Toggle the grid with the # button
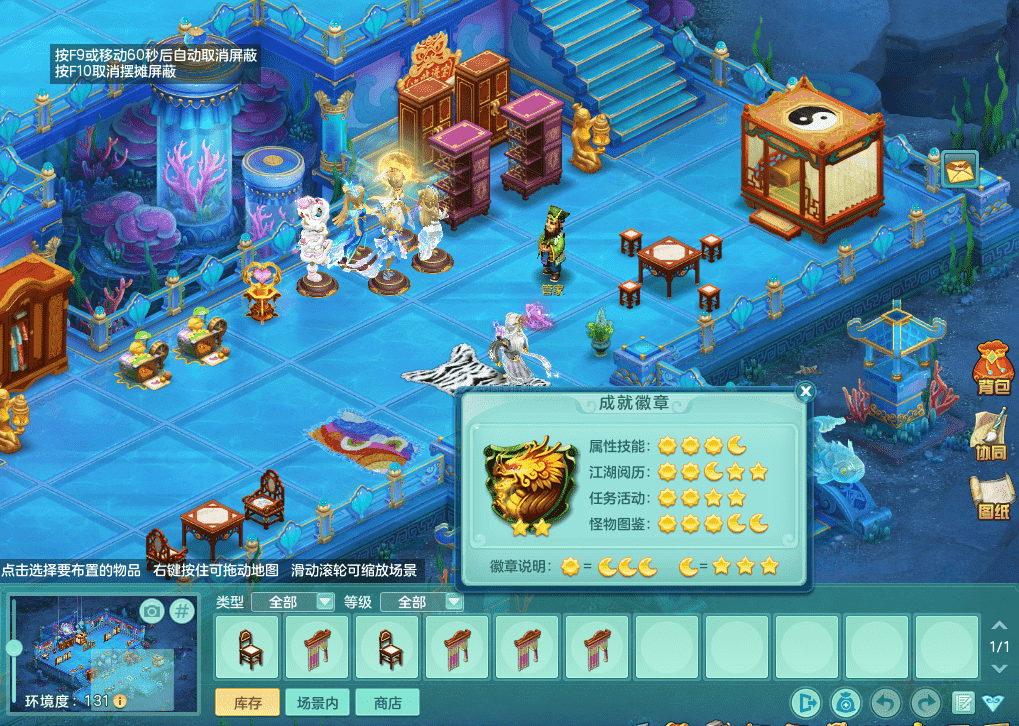Screen dimensions: 1019x726 182,611
